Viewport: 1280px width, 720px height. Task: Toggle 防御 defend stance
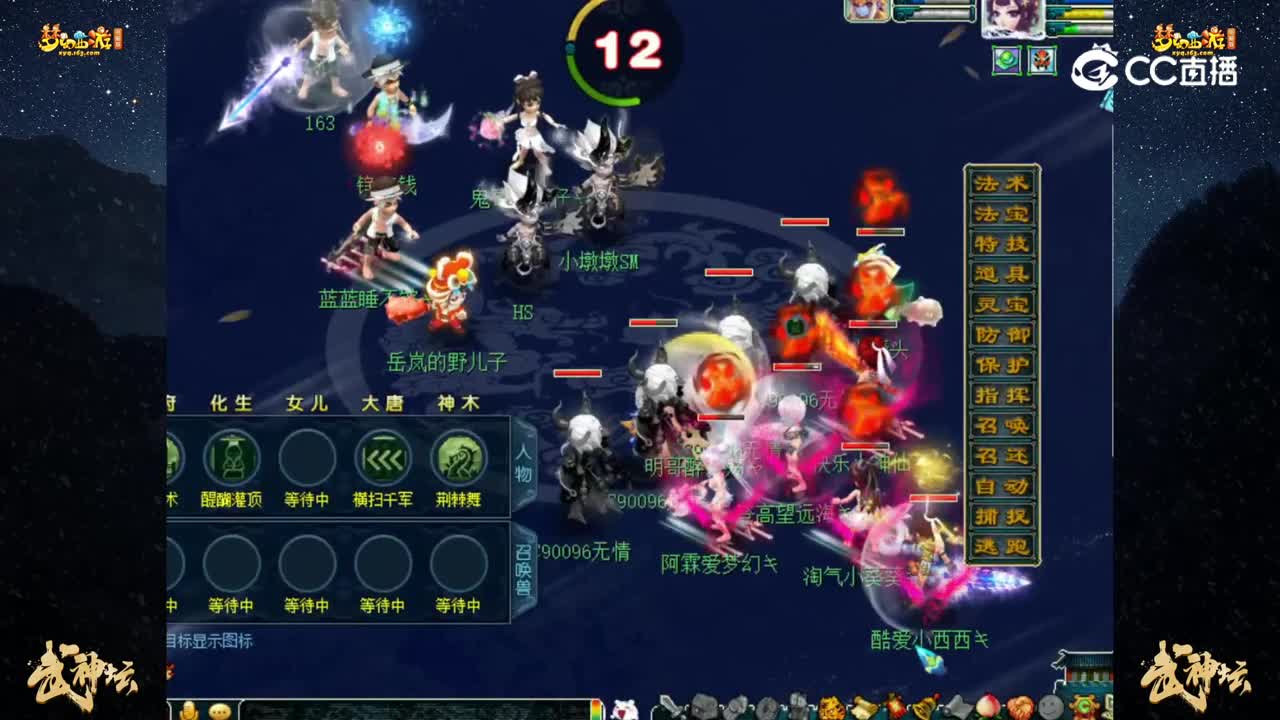(1003, 334)
